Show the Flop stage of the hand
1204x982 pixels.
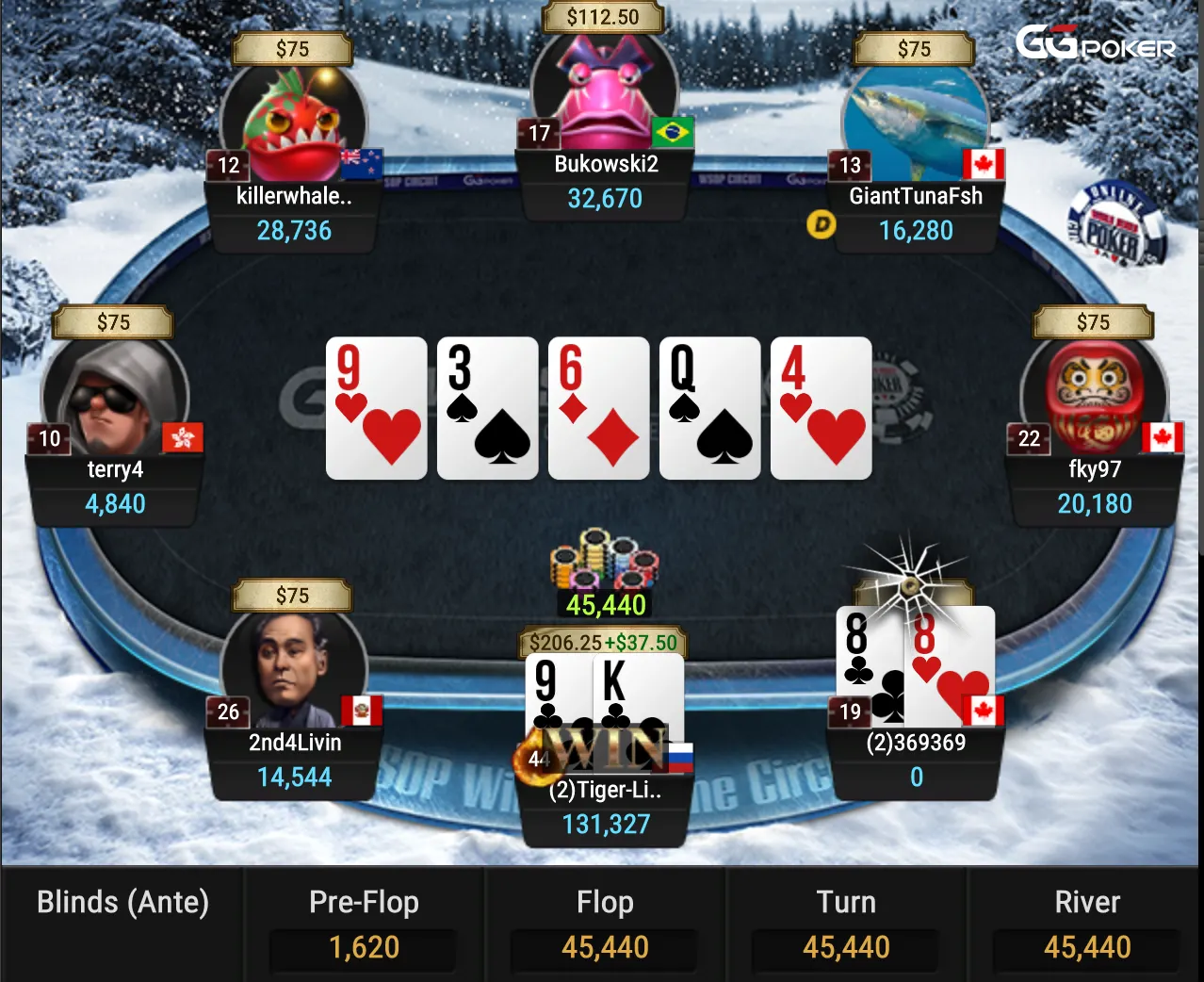coord(605,924)
